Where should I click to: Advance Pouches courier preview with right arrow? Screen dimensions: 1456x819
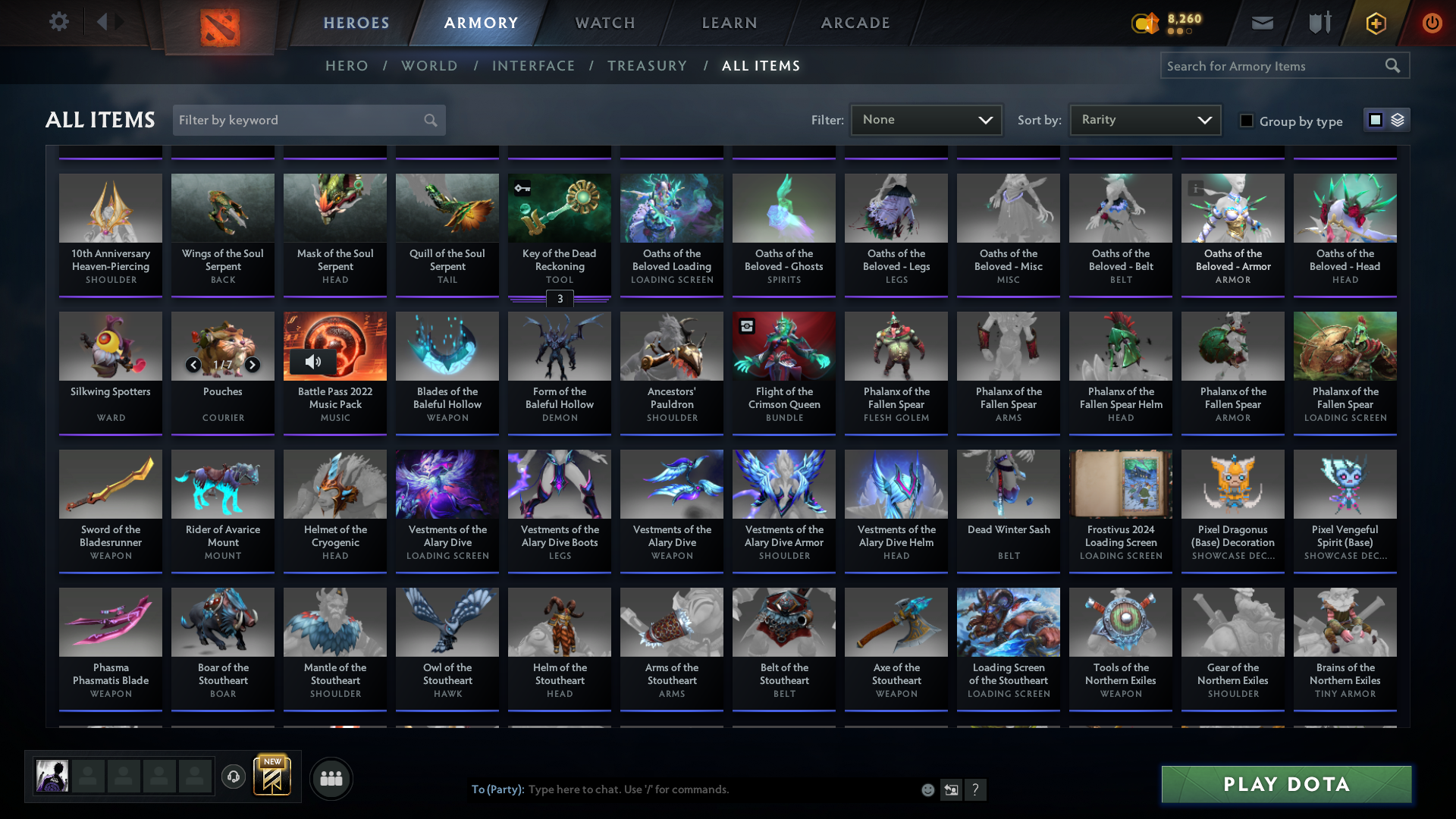[x=253, y=365]
